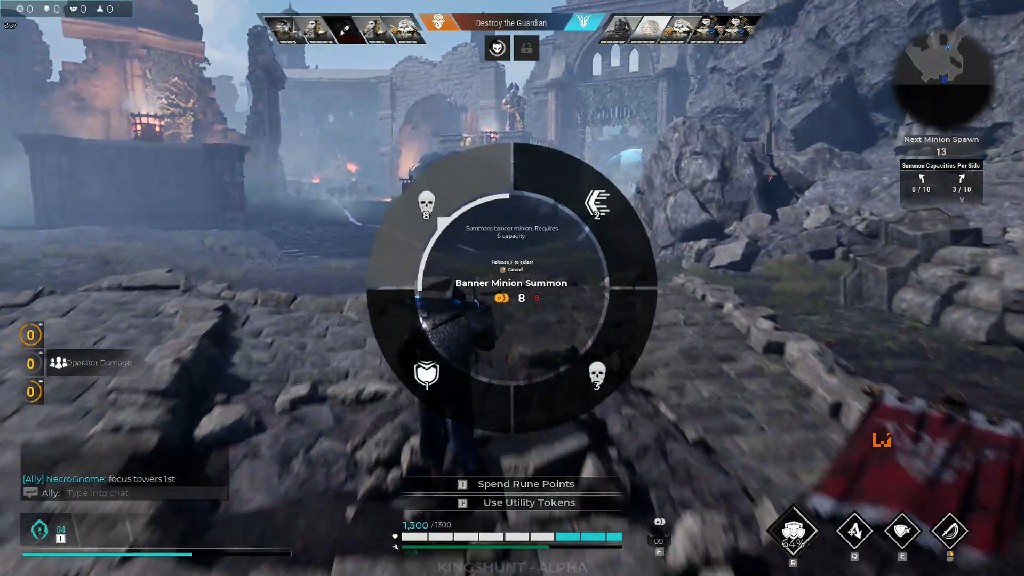The height and width of the screenshot is (576, 1024).
Task: Spend Rune Points
Action: pyautogui.click(x=525, y=484)
